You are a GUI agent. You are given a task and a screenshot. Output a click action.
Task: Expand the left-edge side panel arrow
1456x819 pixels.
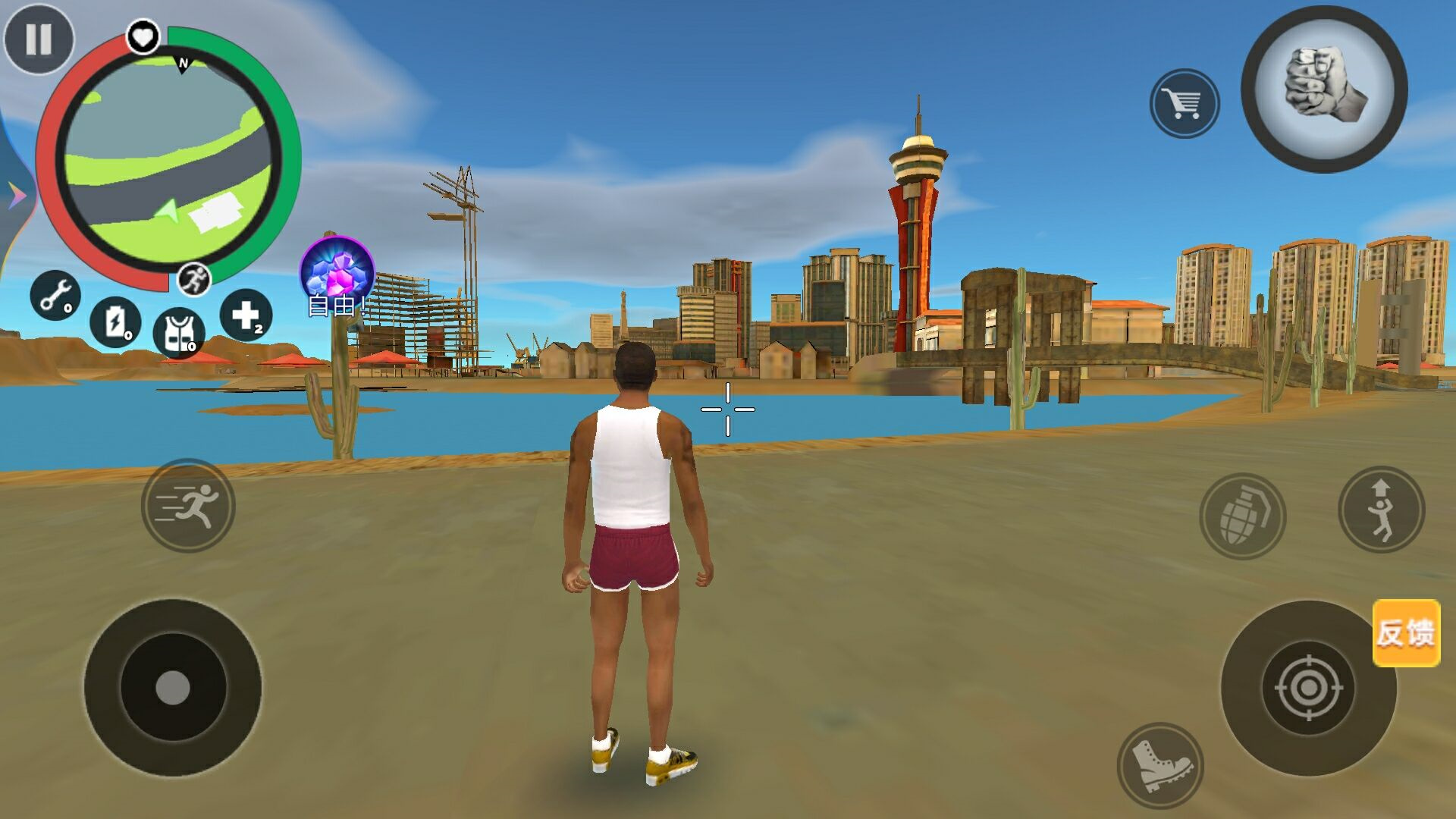click(x=15, y=197)
